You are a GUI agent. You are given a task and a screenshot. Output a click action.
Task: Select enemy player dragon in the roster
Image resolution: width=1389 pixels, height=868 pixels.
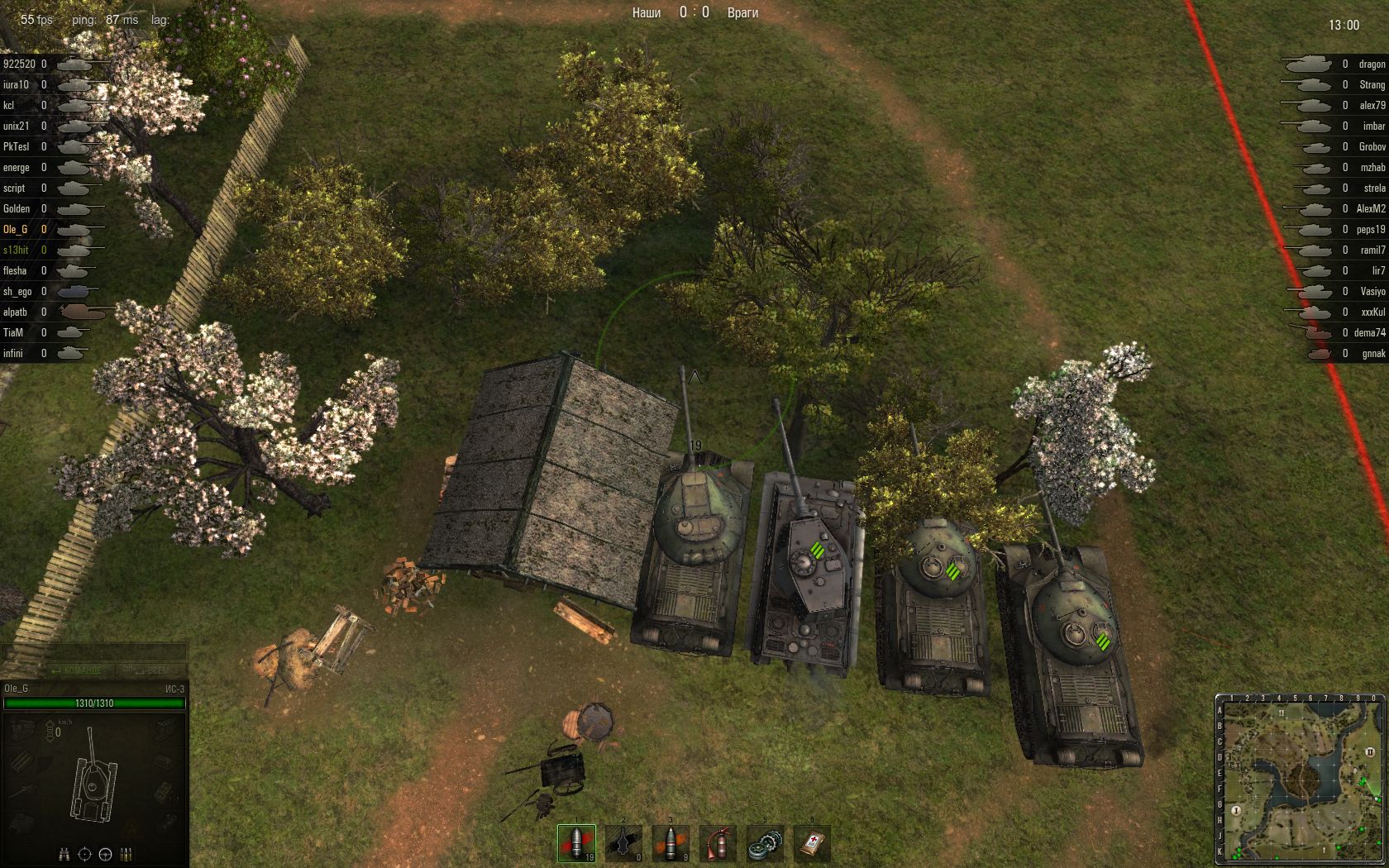click(1372, 64)
